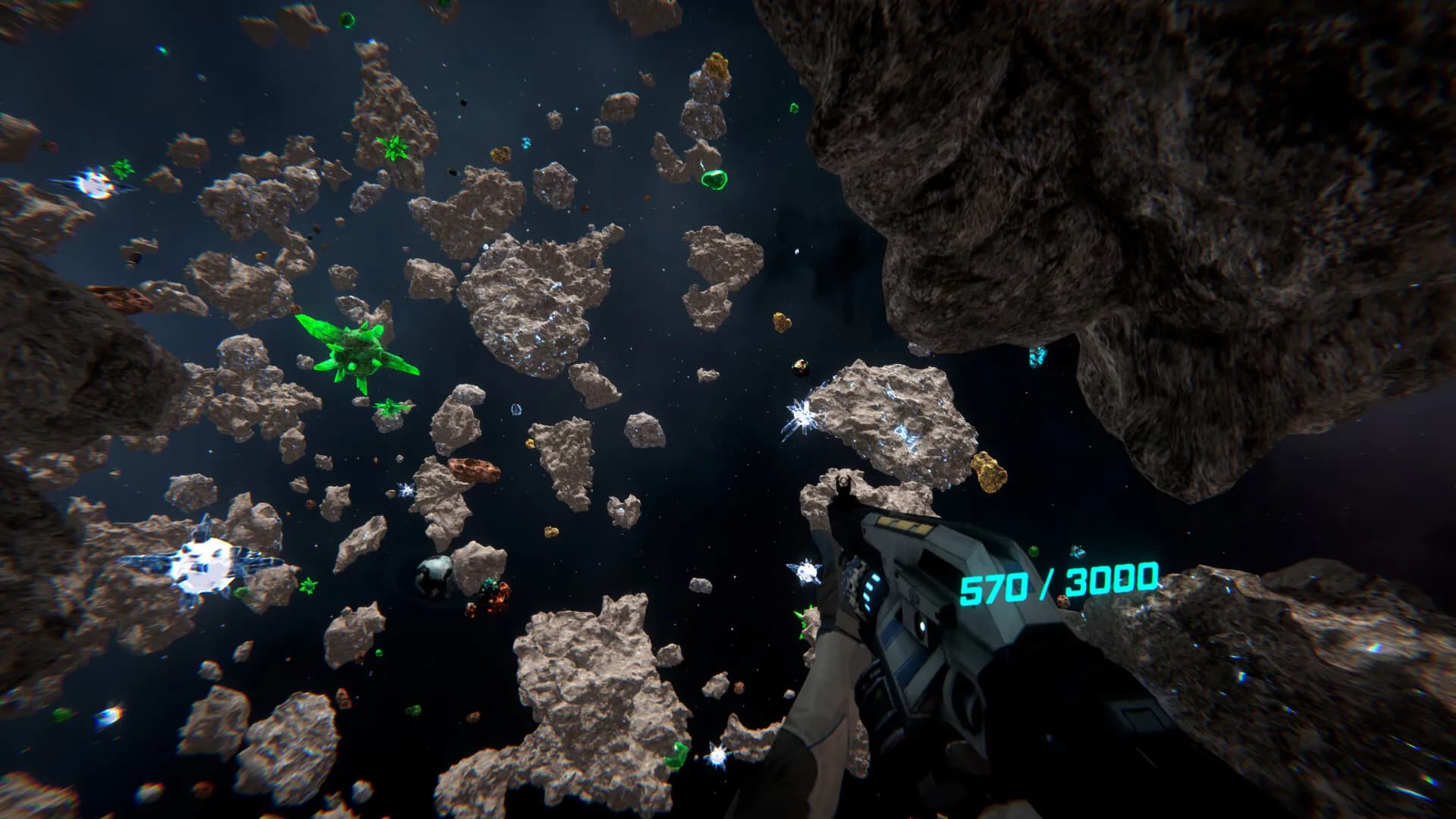Select the small gold nugget at top center
The height and width of the screenshot is (819, 1456).
click(x=717, y=64)
